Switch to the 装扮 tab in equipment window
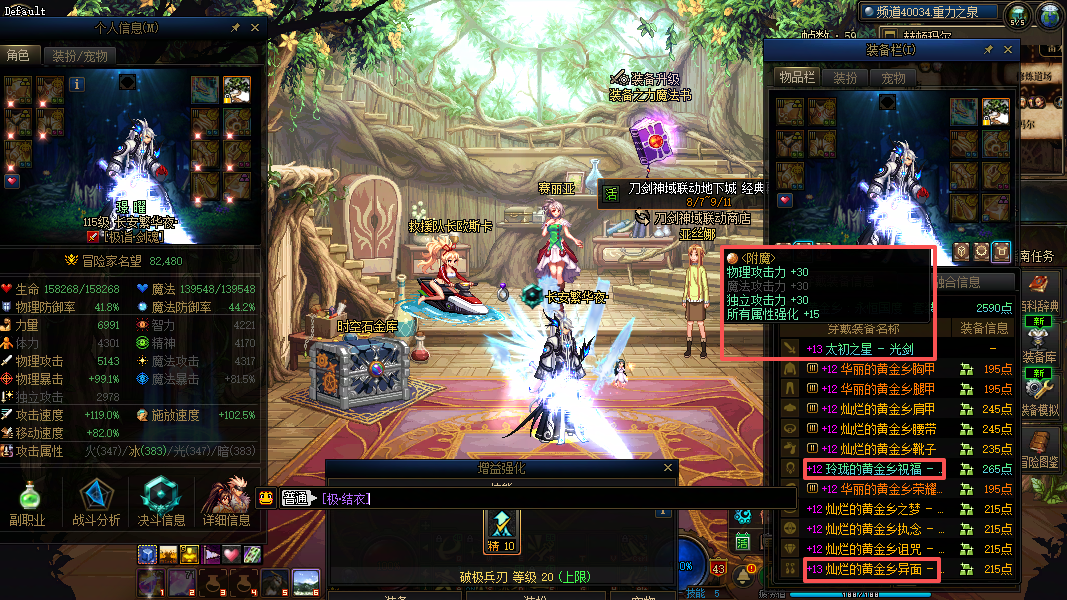1067x600 pixels. (845, 78)
